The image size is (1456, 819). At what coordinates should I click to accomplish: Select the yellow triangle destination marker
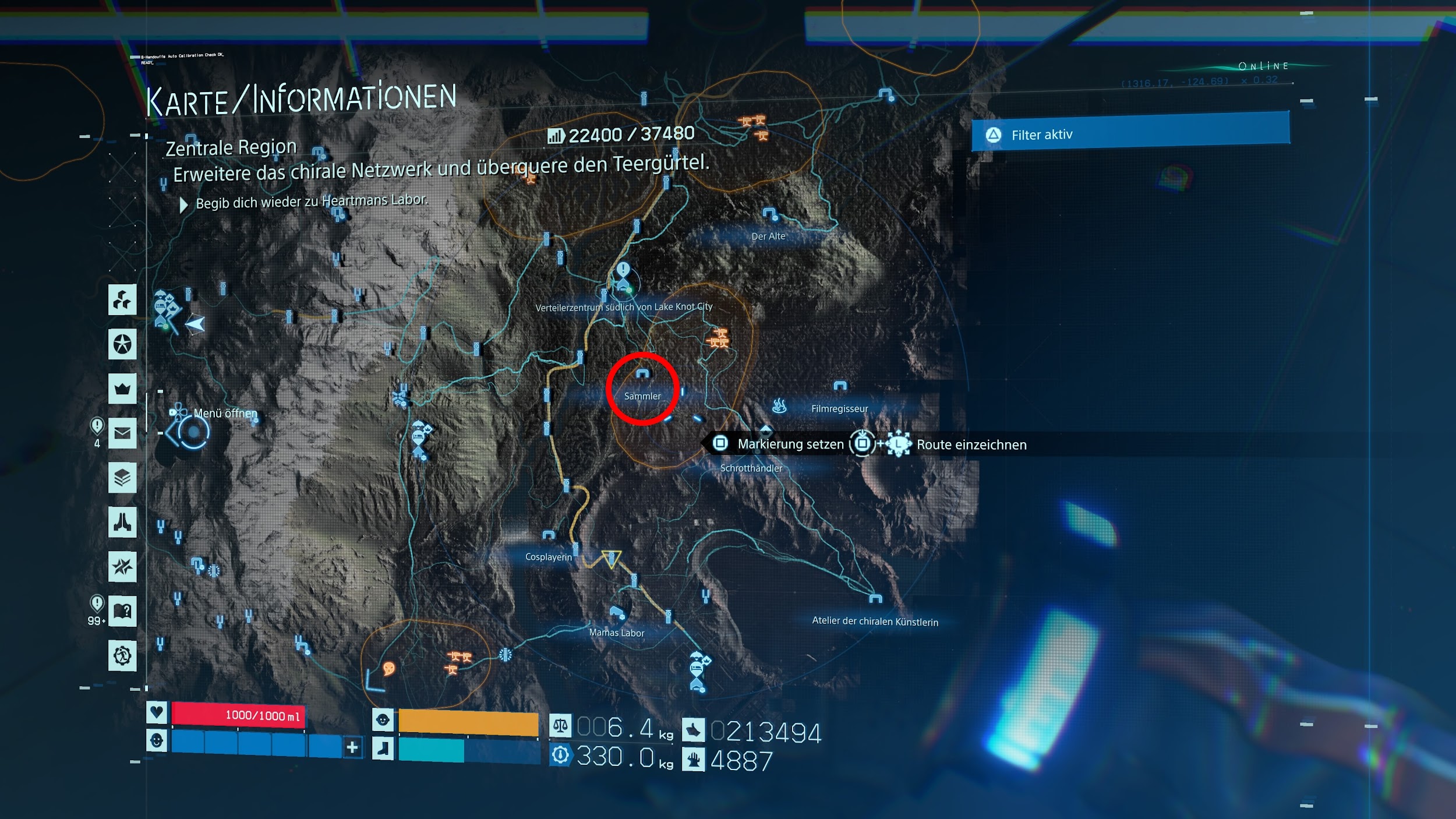[x=612, y=559]
